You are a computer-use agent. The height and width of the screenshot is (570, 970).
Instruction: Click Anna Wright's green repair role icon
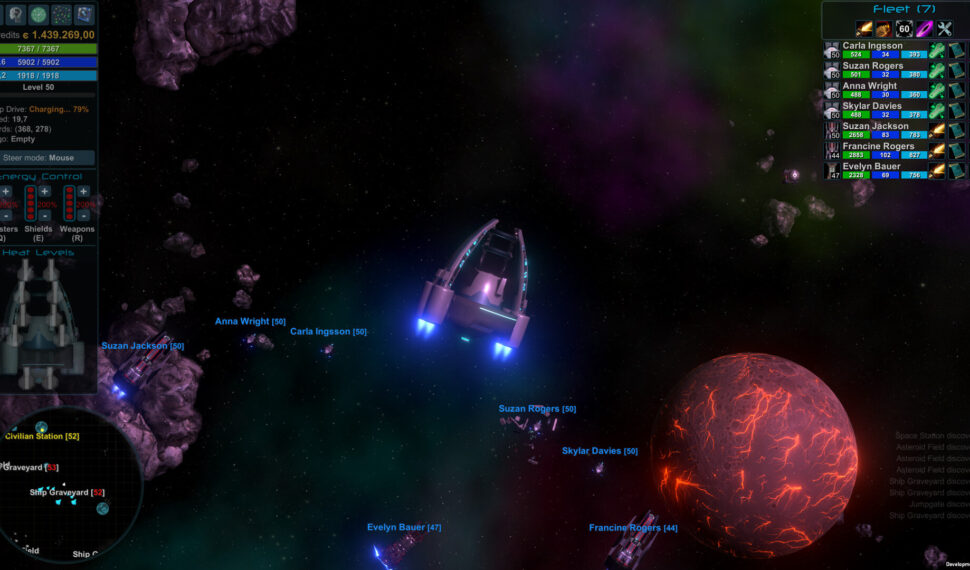pos(937,90)
